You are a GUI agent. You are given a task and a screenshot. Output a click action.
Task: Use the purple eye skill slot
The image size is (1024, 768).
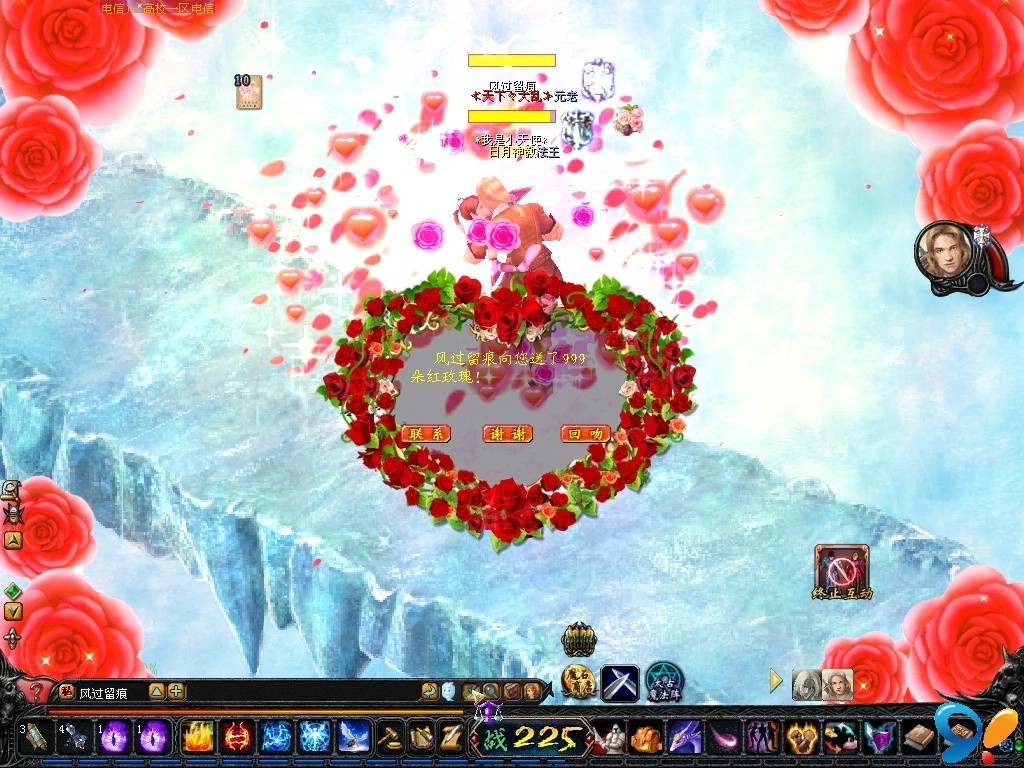pos(115,738)
